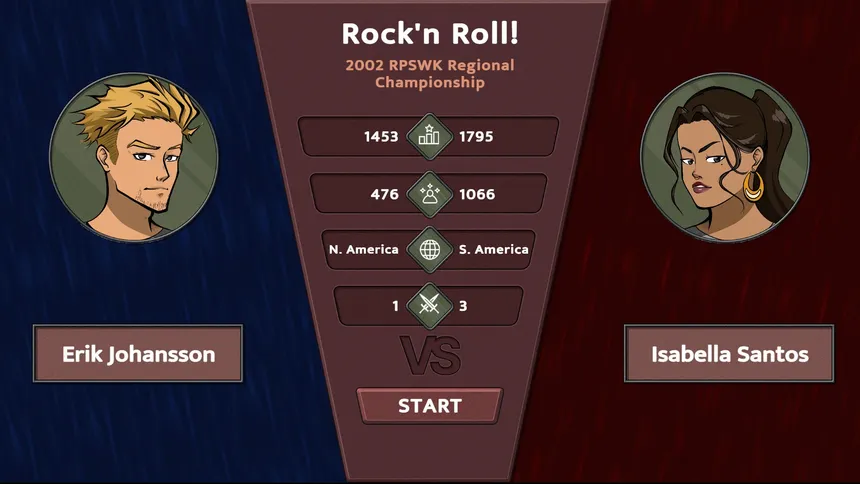This screenshot has width=860, height=484.
Task: Click the globe region icon
Action: click(x=429, y=249)
